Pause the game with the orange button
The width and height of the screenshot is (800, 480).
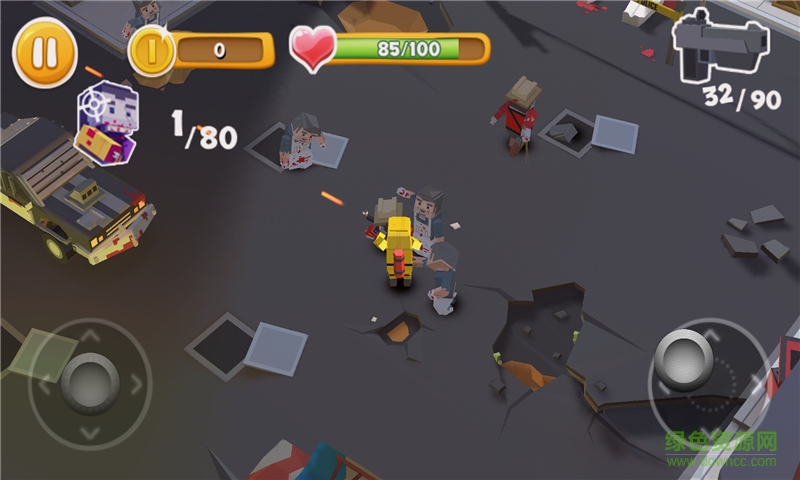tap(44, 52)
